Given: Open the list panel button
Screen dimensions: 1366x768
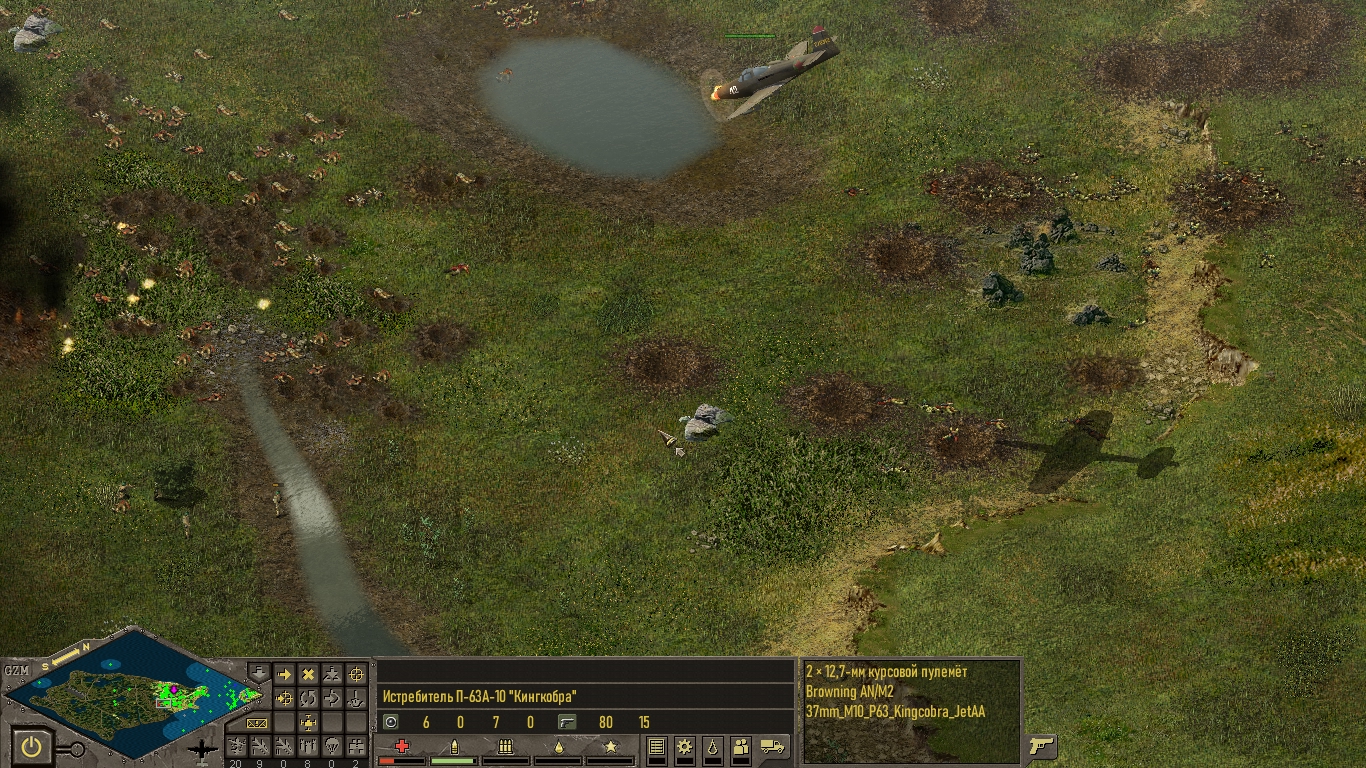Looking at the screenshot, I should (657, 746).
